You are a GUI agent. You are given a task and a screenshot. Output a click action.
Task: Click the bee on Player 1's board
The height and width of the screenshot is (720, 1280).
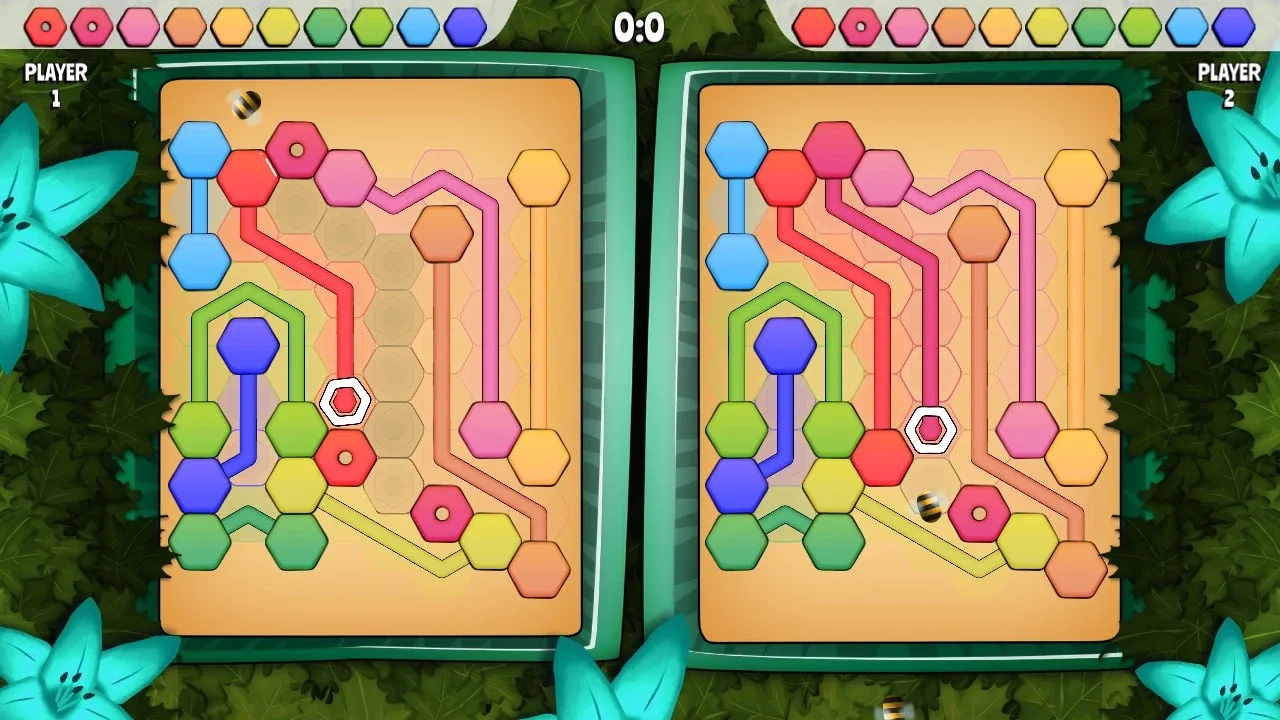[x=246, y=105]
